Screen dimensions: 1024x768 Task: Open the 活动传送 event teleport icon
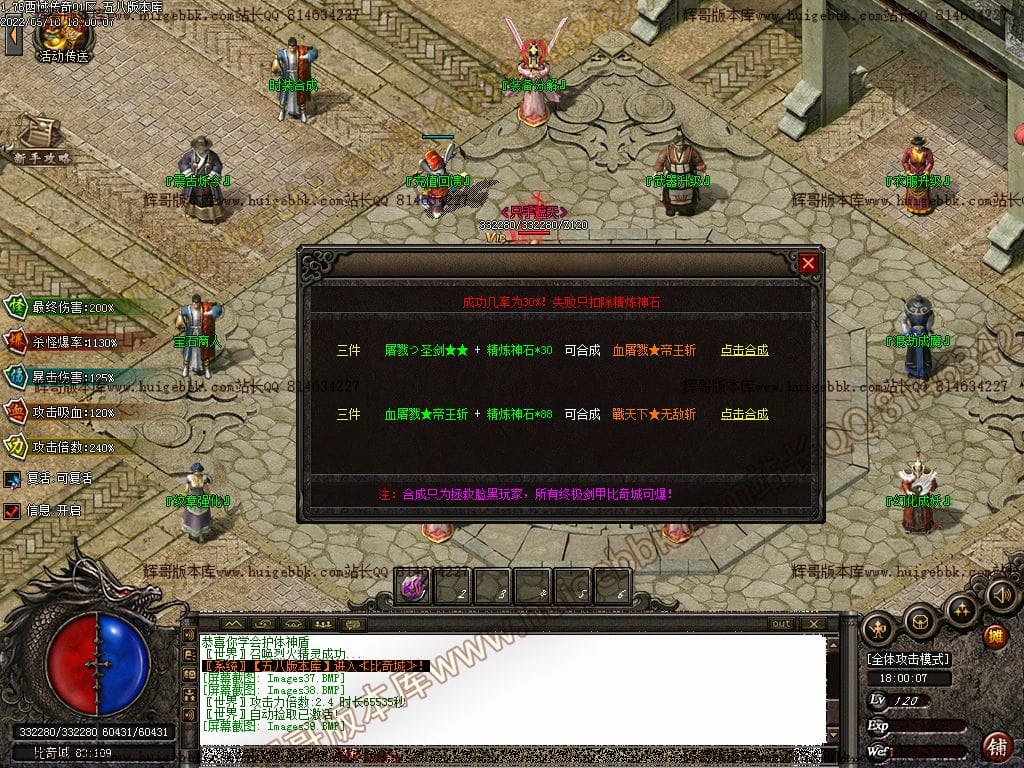pos(60,38)
